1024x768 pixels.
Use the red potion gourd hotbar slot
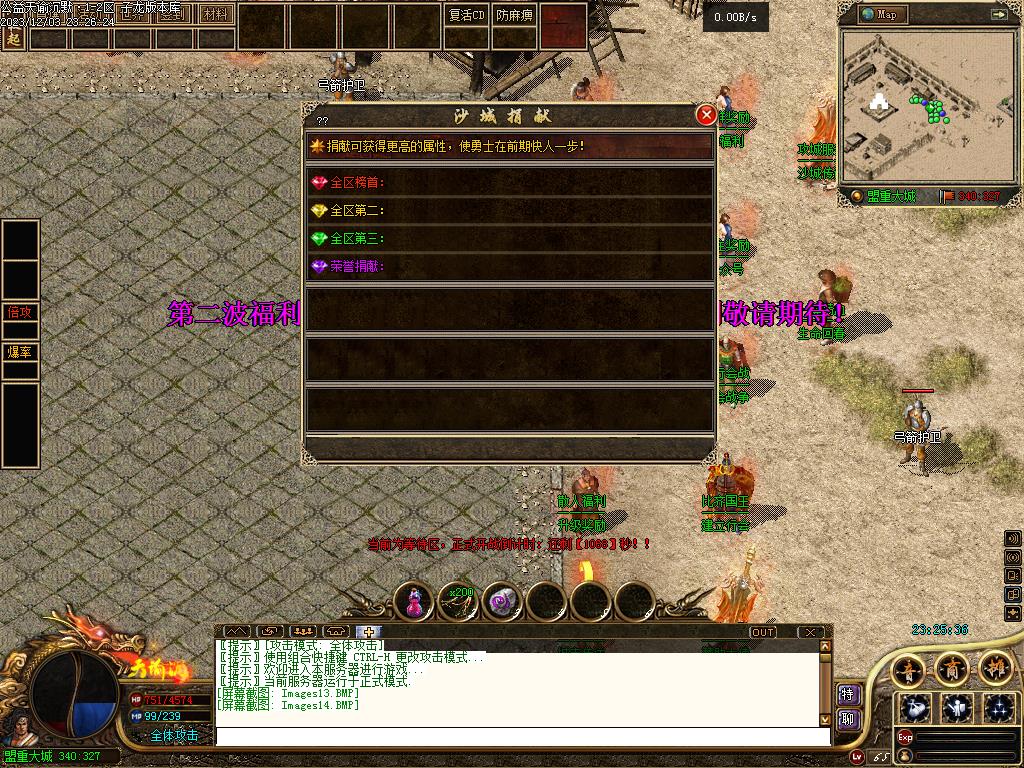(x=414, y=601)
